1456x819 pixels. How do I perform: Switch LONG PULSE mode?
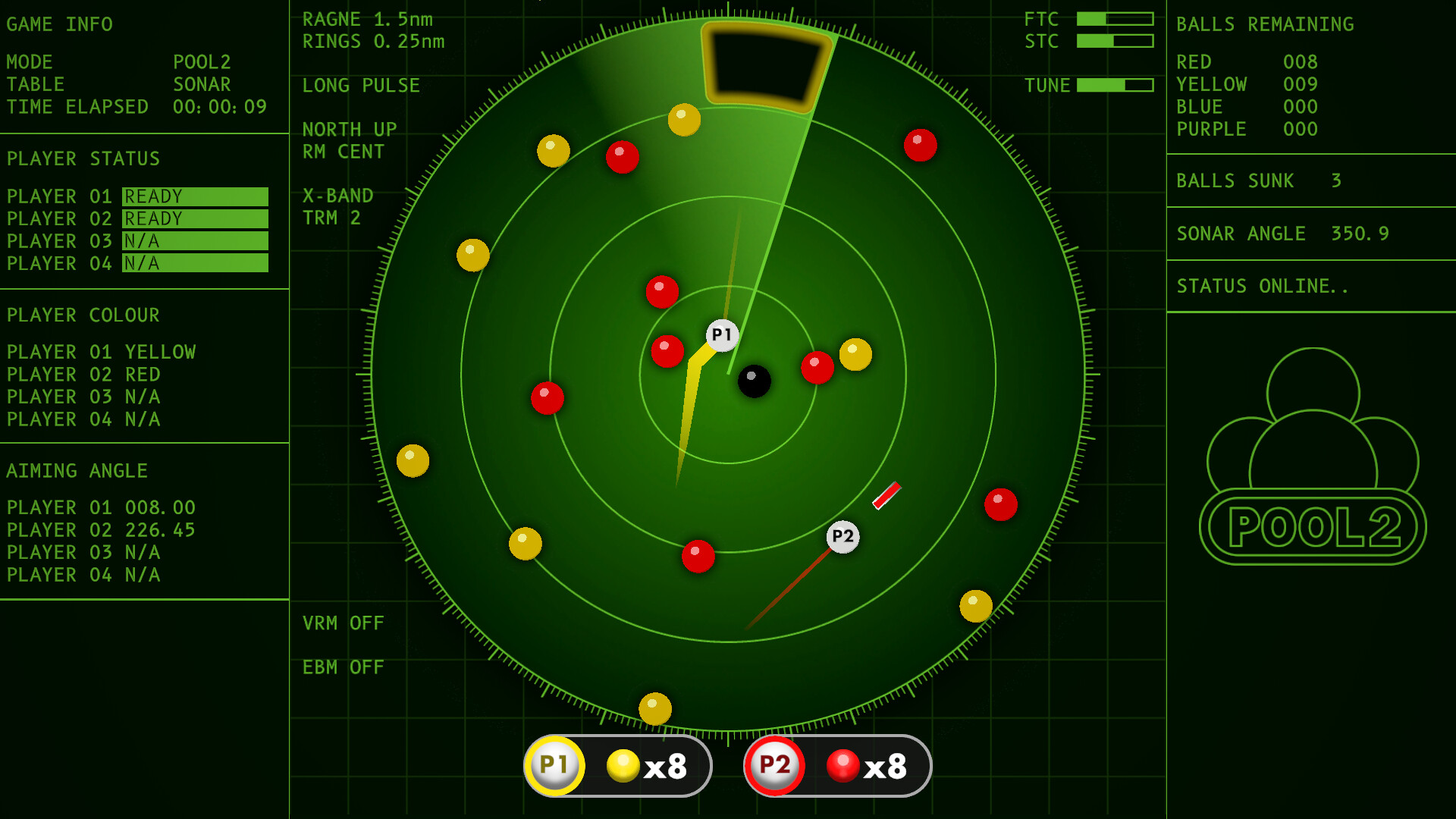pyautogui.click(x=361, y=86)
